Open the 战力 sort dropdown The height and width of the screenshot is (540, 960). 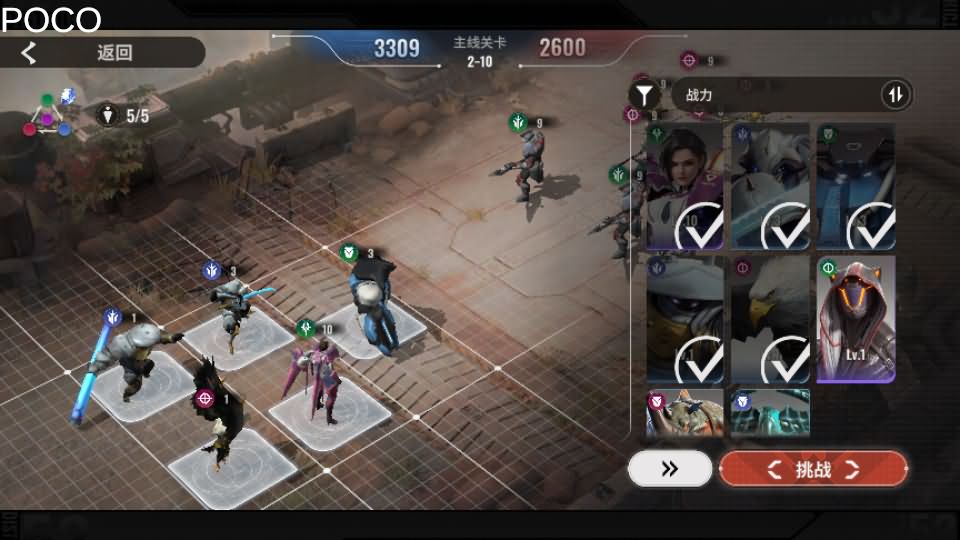click(x=770, y=95)
